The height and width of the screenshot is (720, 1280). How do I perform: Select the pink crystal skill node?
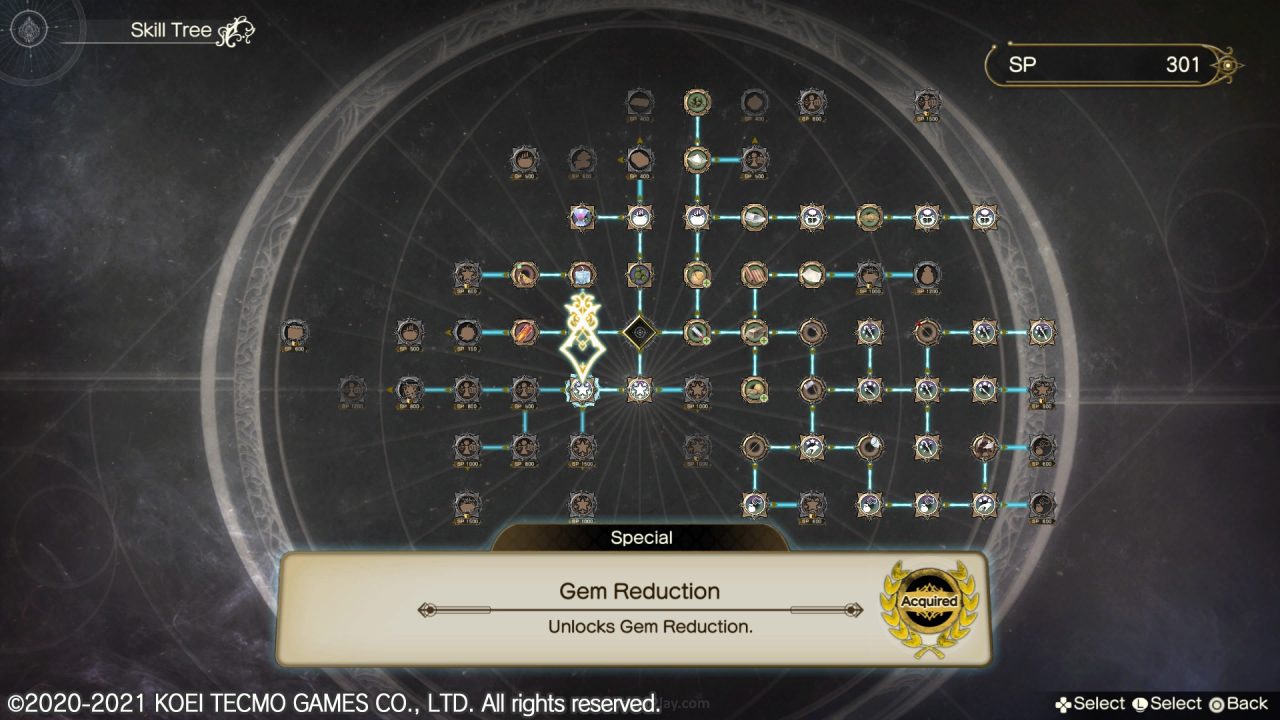coord(582,216)
